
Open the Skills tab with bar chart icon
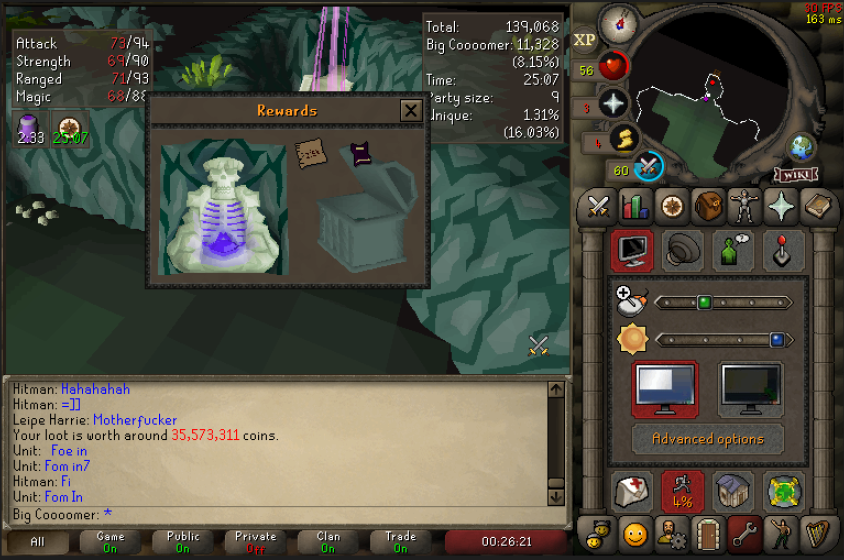coord(636,206)
